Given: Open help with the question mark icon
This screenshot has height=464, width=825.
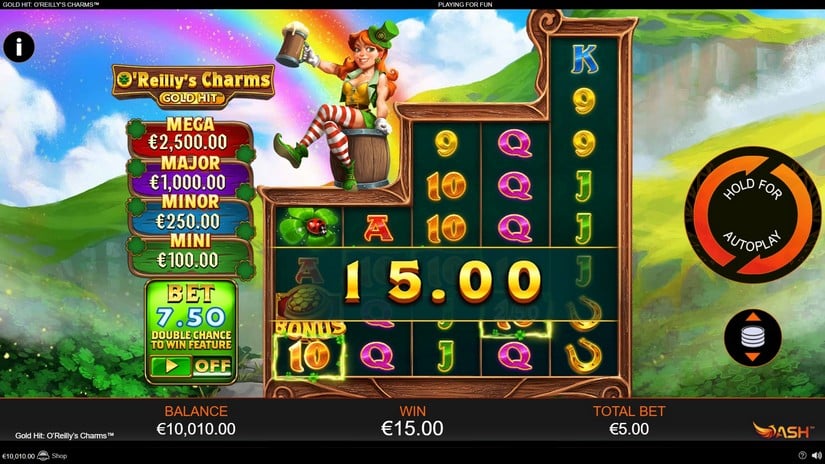Looking at the screenshot, I should 802,456.
